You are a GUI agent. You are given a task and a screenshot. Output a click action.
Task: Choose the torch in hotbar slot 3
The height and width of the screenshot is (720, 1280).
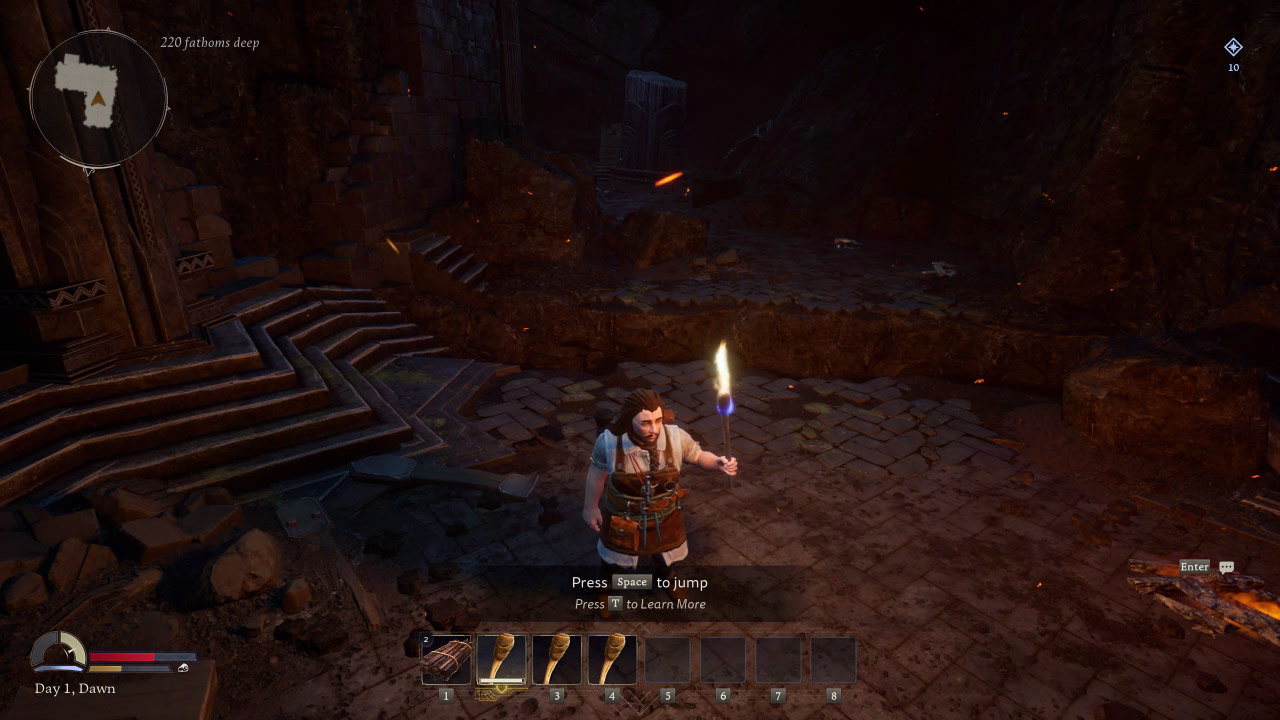pyautogui.click(x=557, y=660)
